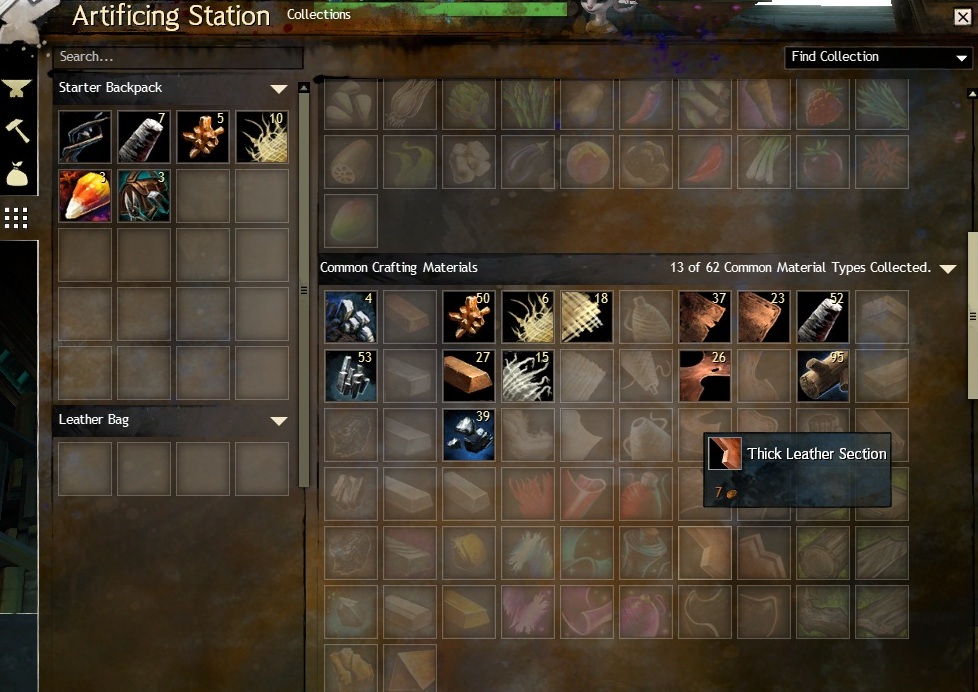
Task: Open the bag tab on the sidebar
Action: click(17, 174)
